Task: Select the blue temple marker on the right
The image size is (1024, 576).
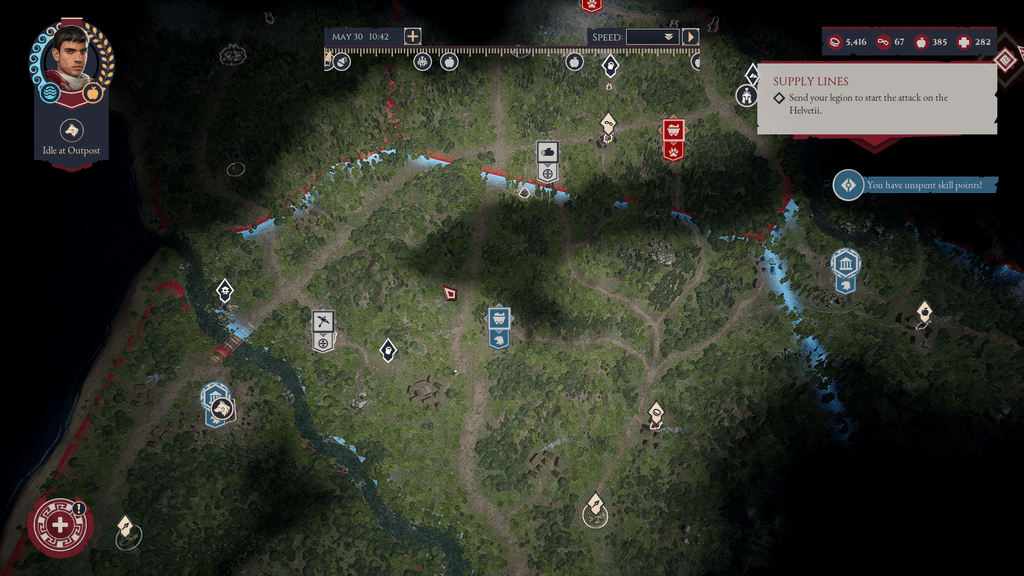Action: tap(845, 268)
